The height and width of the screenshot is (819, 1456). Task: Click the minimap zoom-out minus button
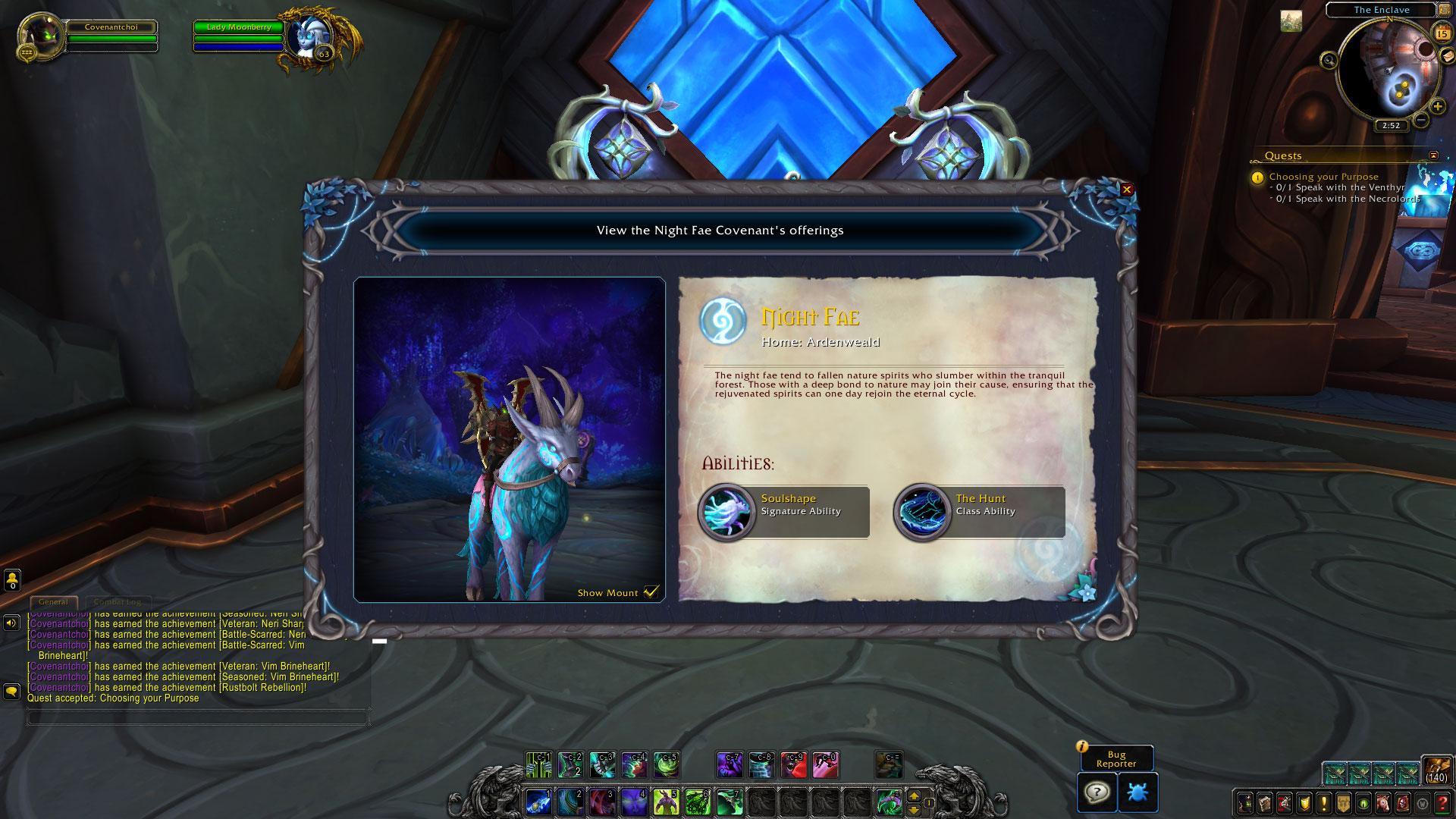pyautogui.click(x=1421, y=119)
